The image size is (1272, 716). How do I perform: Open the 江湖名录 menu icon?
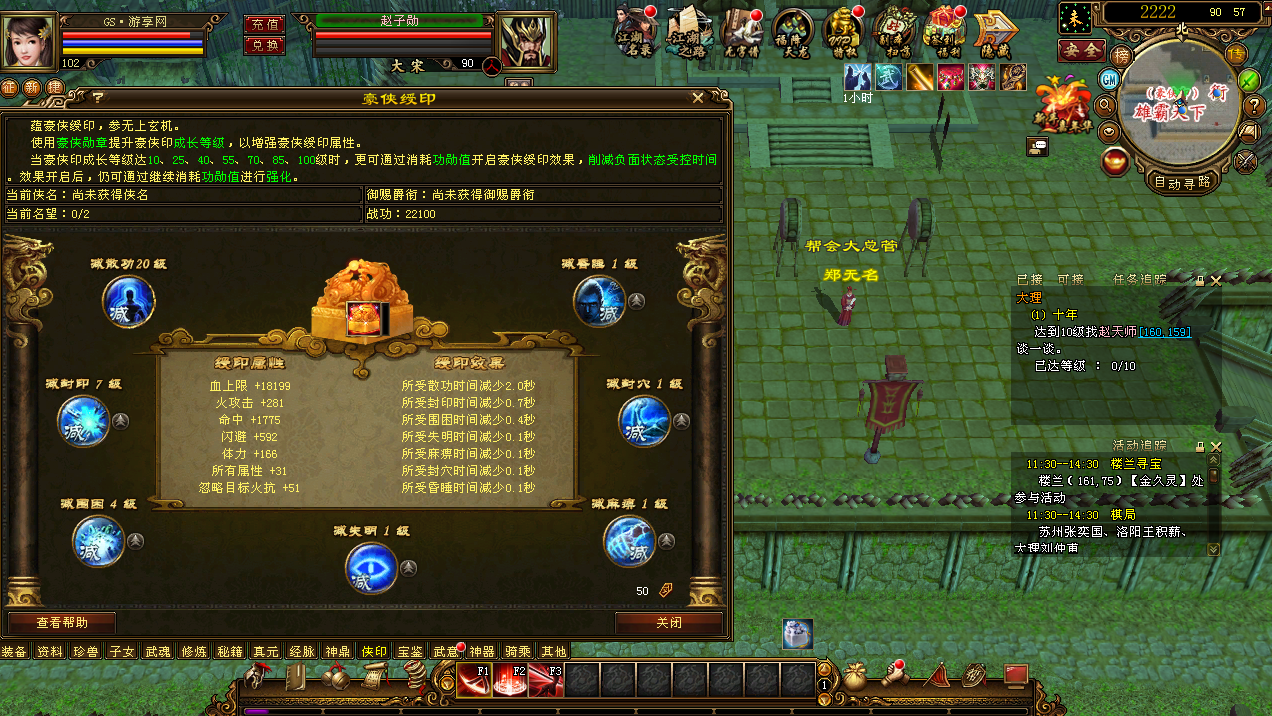pyautogui.click(x=634, y=30)
